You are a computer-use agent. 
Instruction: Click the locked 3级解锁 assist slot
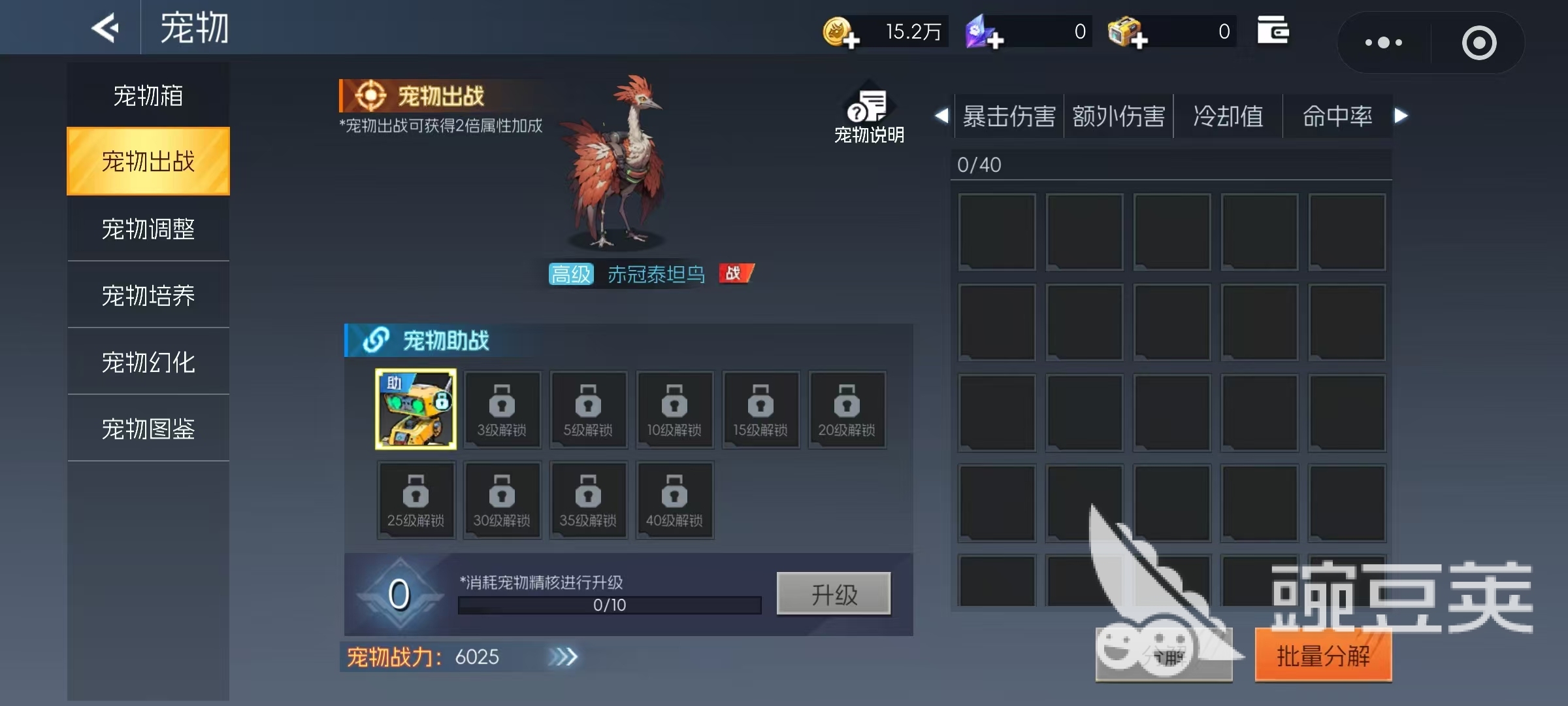pyautogui.click(x=502, y=410)
